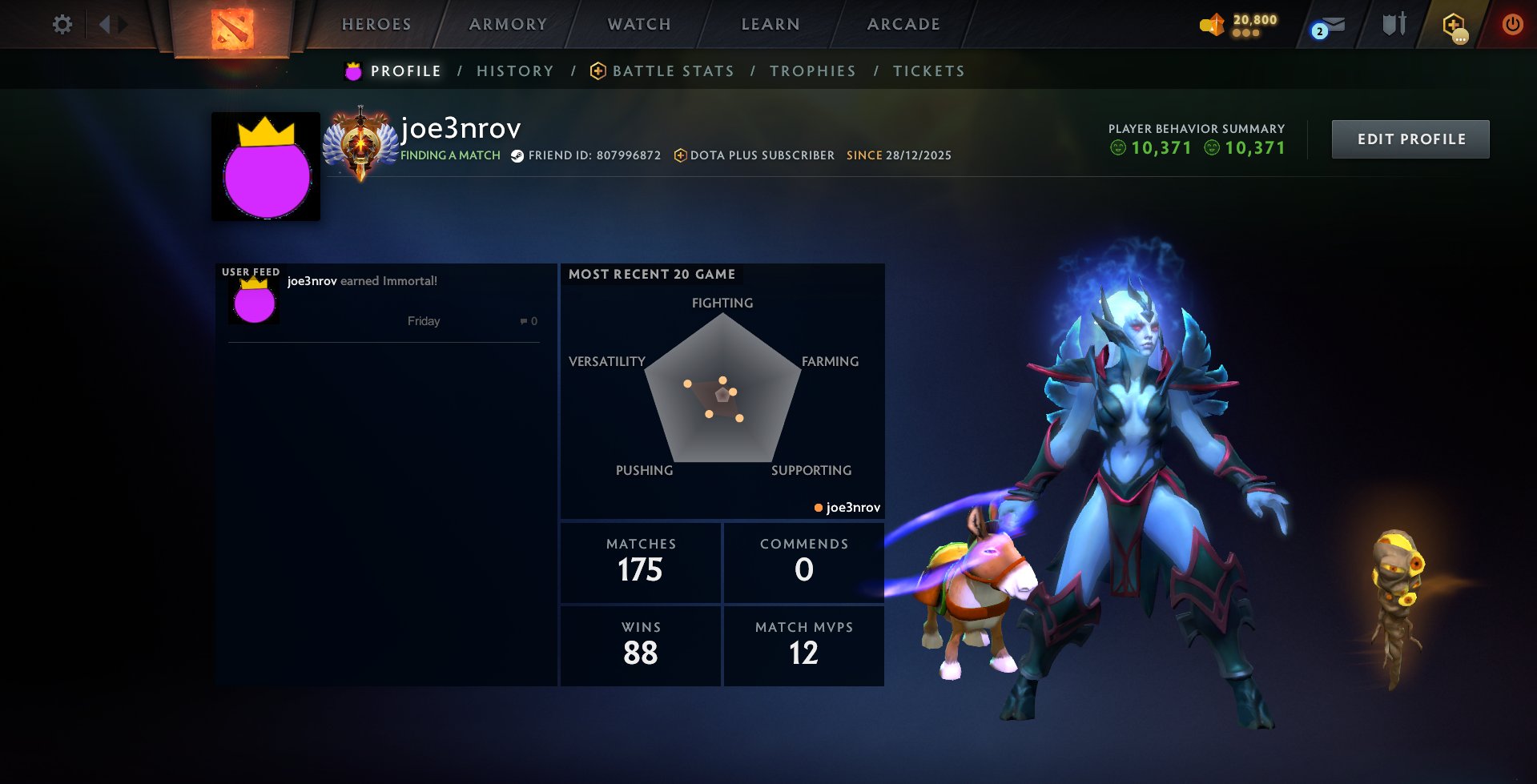Image resolution: width=1537 pixels, height=784 pixels.
Task: Click the back navigation arrow
Action: 105,24
